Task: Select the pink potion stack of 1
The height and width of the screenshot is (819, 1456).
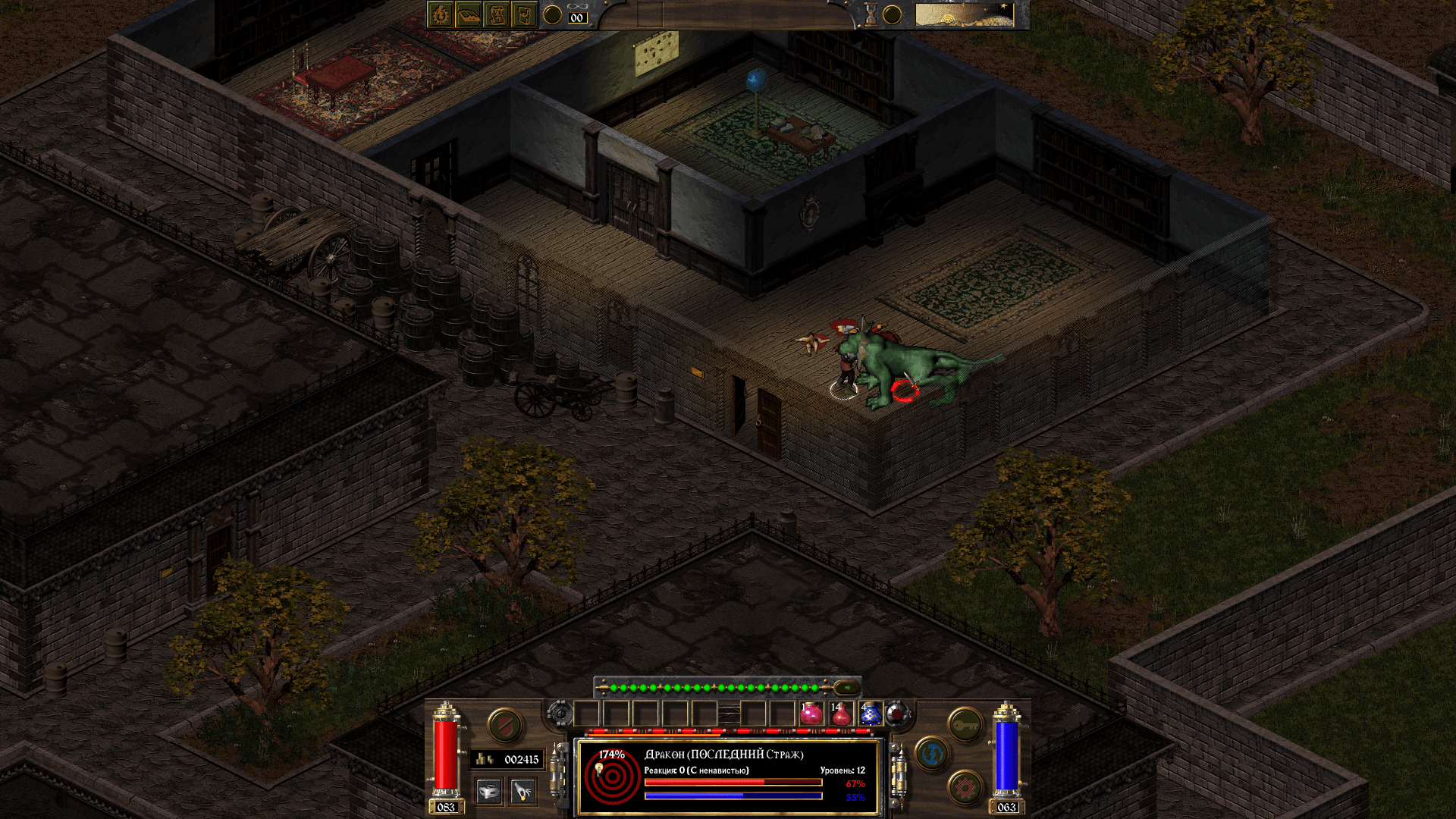Action: click(x=811, y=717)
